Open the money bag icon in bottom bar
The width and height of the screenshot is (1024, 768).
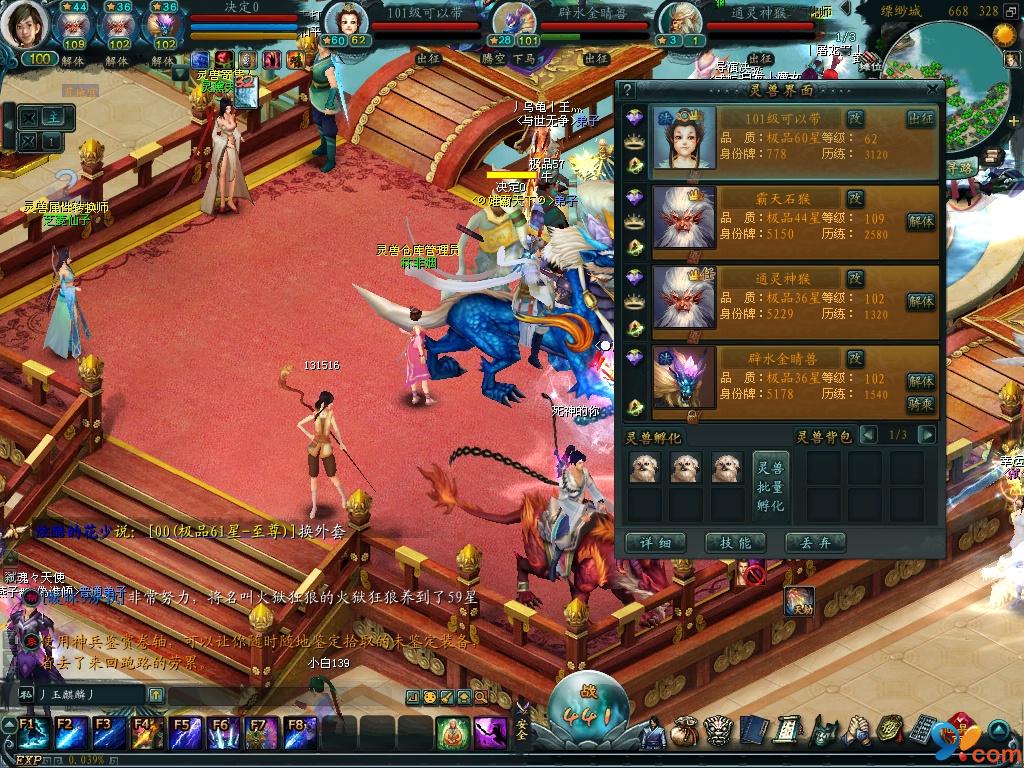(x=685, y=733)
